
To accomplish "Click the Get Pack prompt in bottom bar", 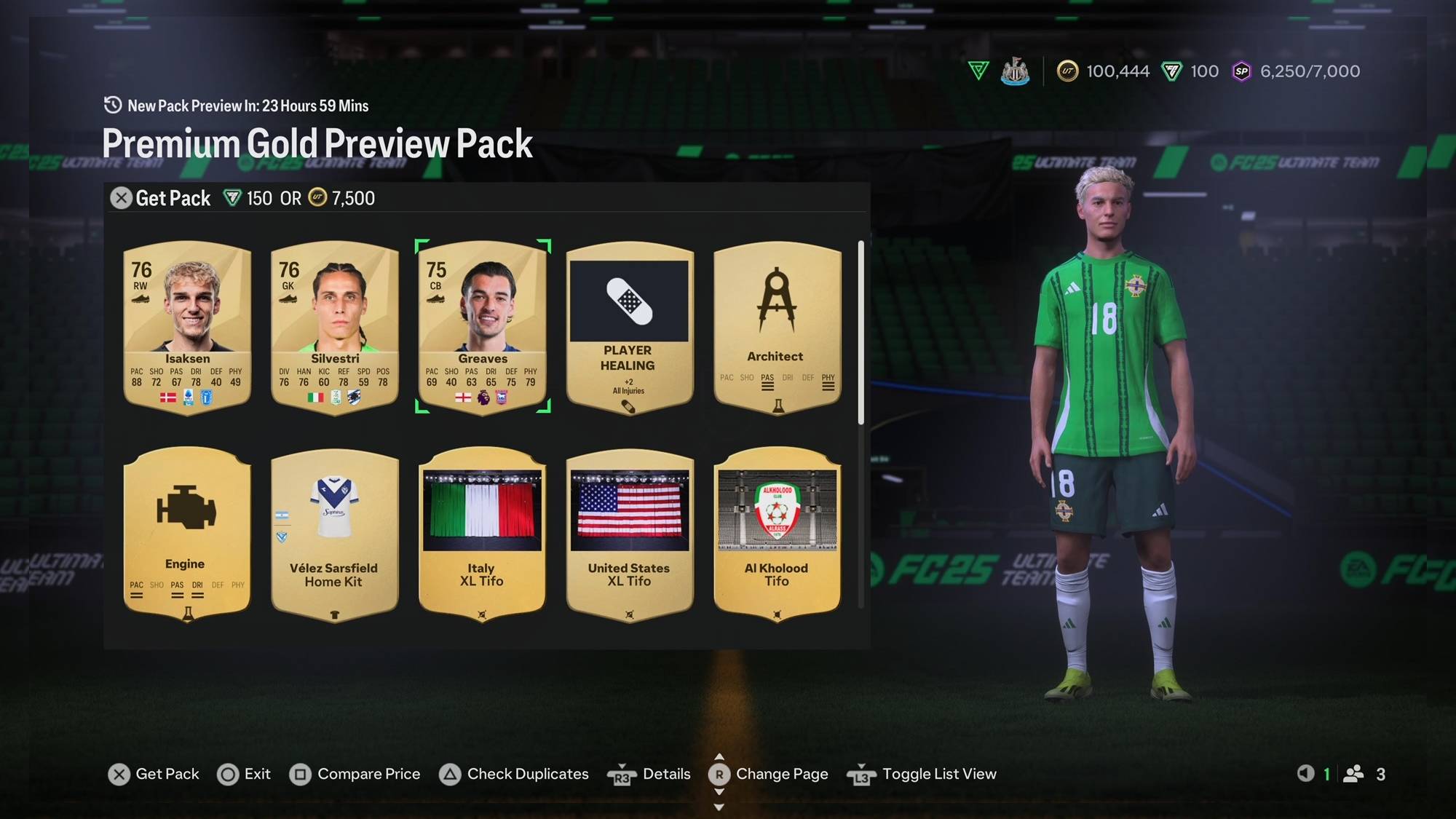I will coord(154,774).
